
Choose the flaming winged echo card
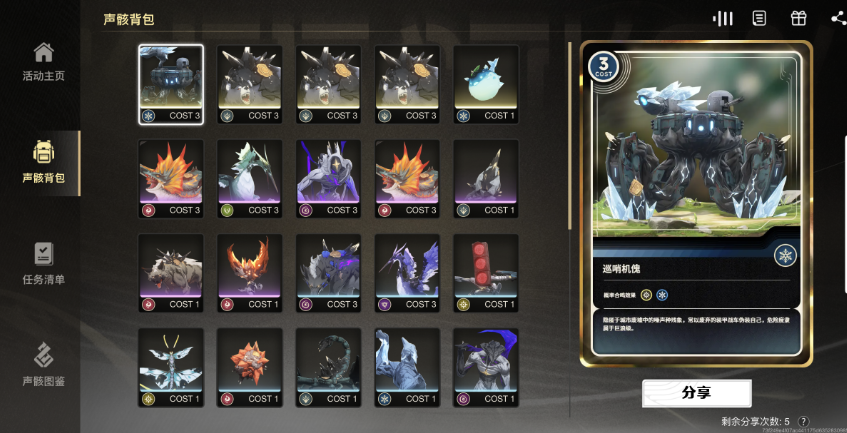tap(250, 273)
